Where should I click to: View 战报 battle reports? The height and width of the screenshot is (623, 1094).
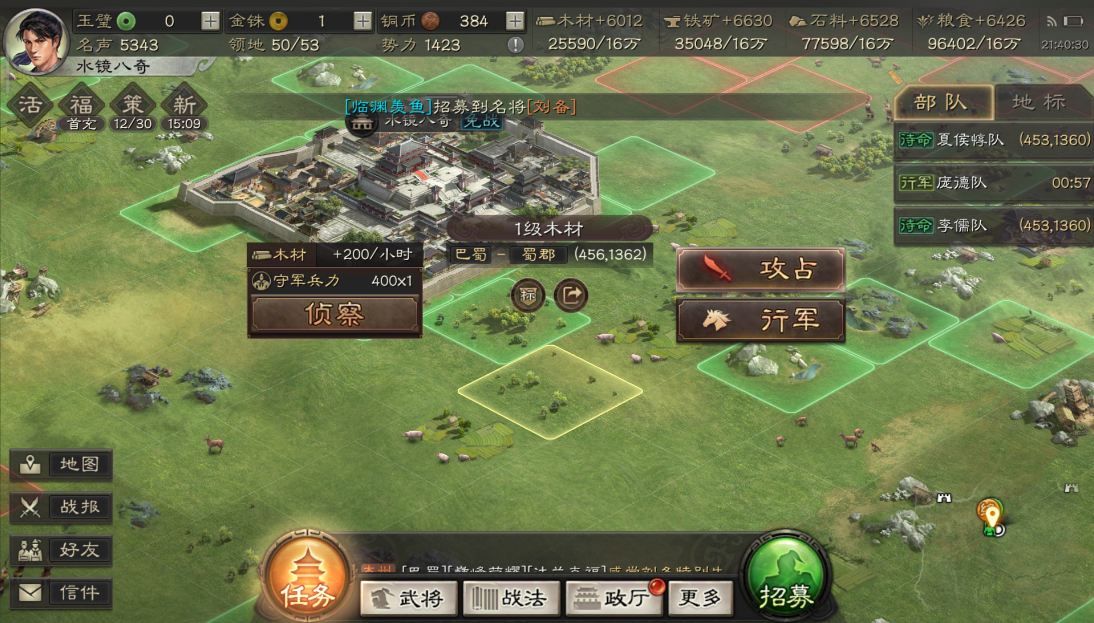[x=61, y=507]
